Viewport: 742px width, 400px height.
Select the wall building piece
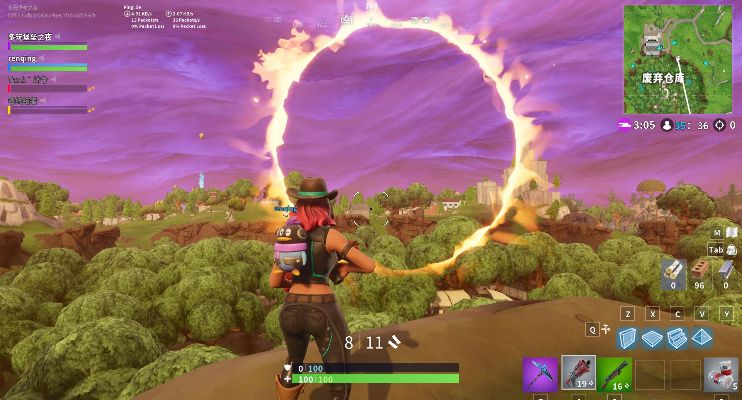(627, 338)
